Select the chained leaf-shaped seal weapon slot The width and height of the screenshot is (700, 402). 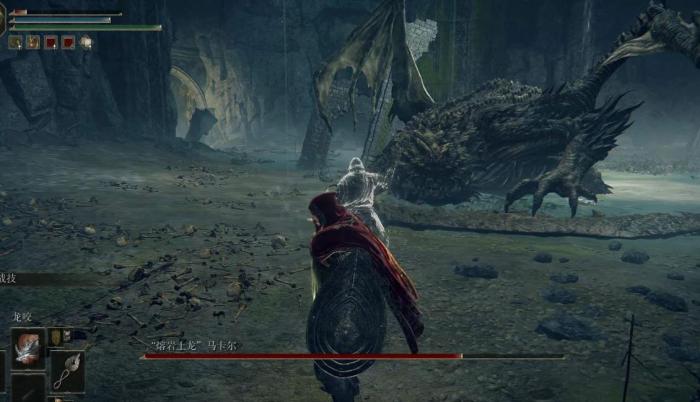[x=66, y=369]
